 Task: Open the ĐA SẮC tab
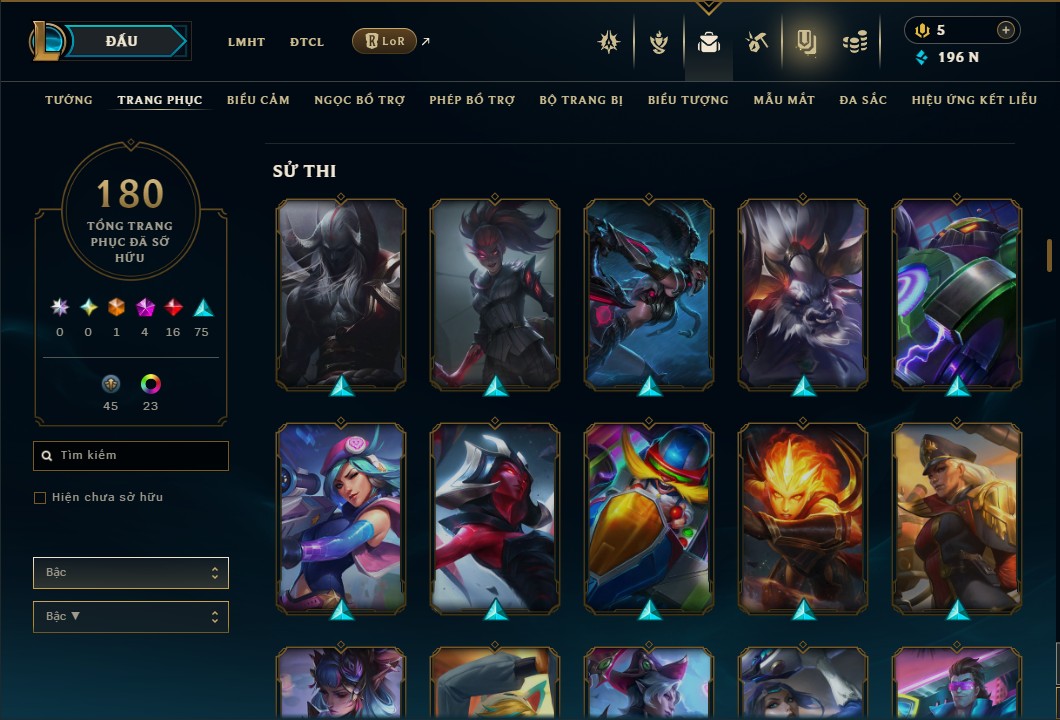(863, 100)
